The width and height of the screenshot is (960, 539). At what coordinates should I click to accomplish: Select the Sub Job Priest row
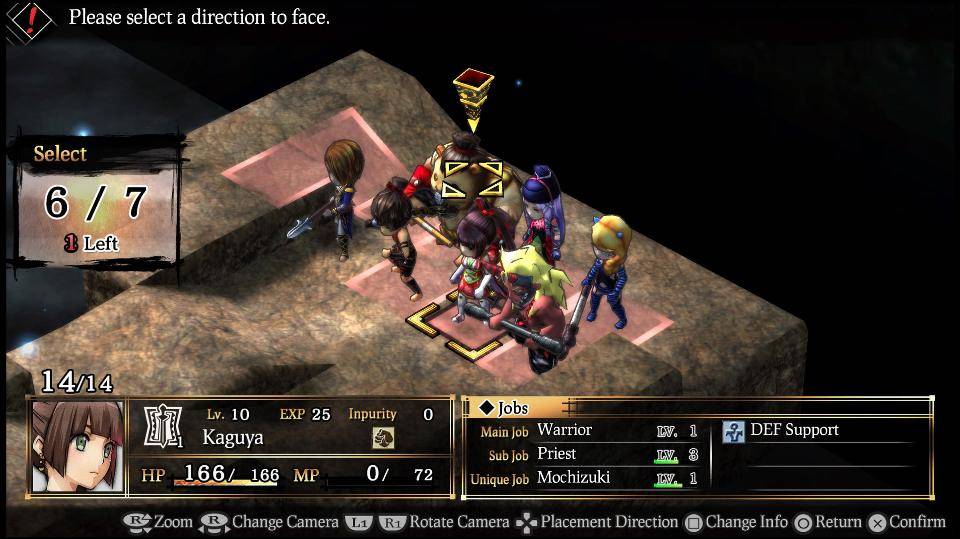584,454
